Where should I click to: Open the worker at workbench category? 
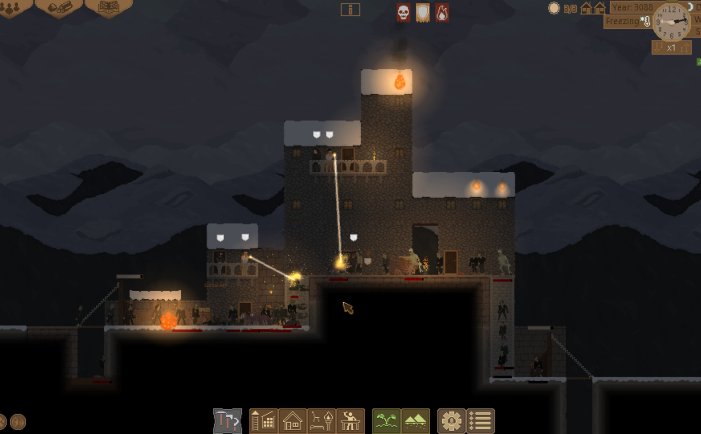pyautogui.click(x=350, y=421)
